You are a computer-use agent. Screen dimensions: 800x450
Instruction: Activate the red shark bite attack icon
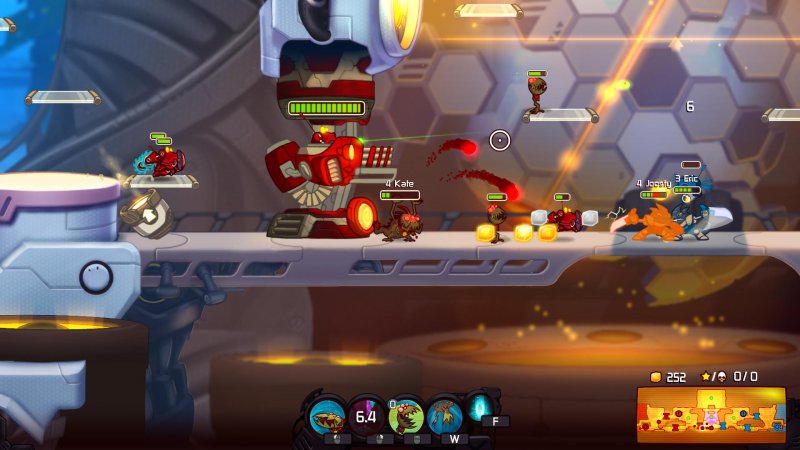point(328,414)
